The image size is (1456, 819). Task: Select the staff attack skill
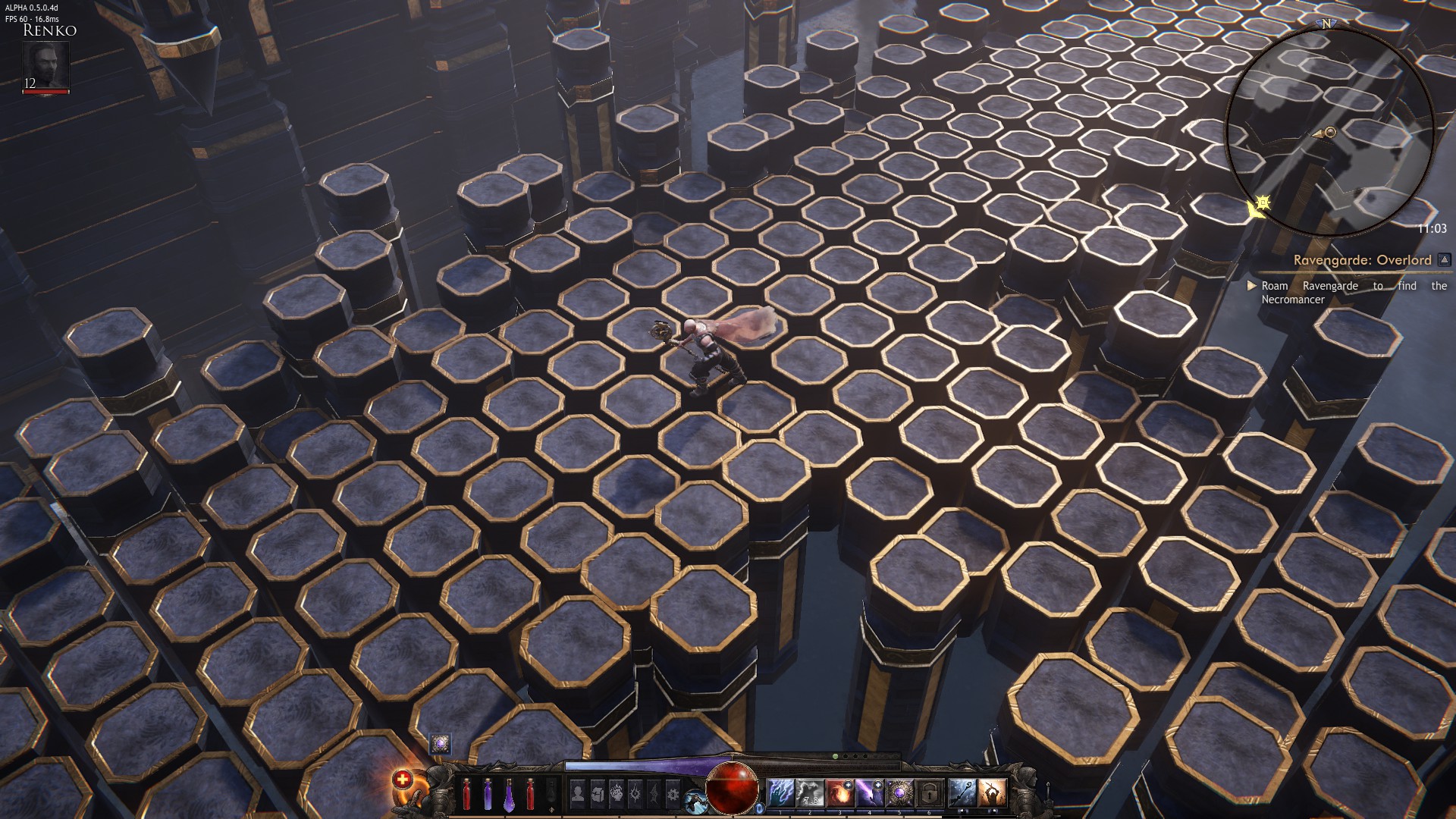pyautogui.click(x=962, y=794)
